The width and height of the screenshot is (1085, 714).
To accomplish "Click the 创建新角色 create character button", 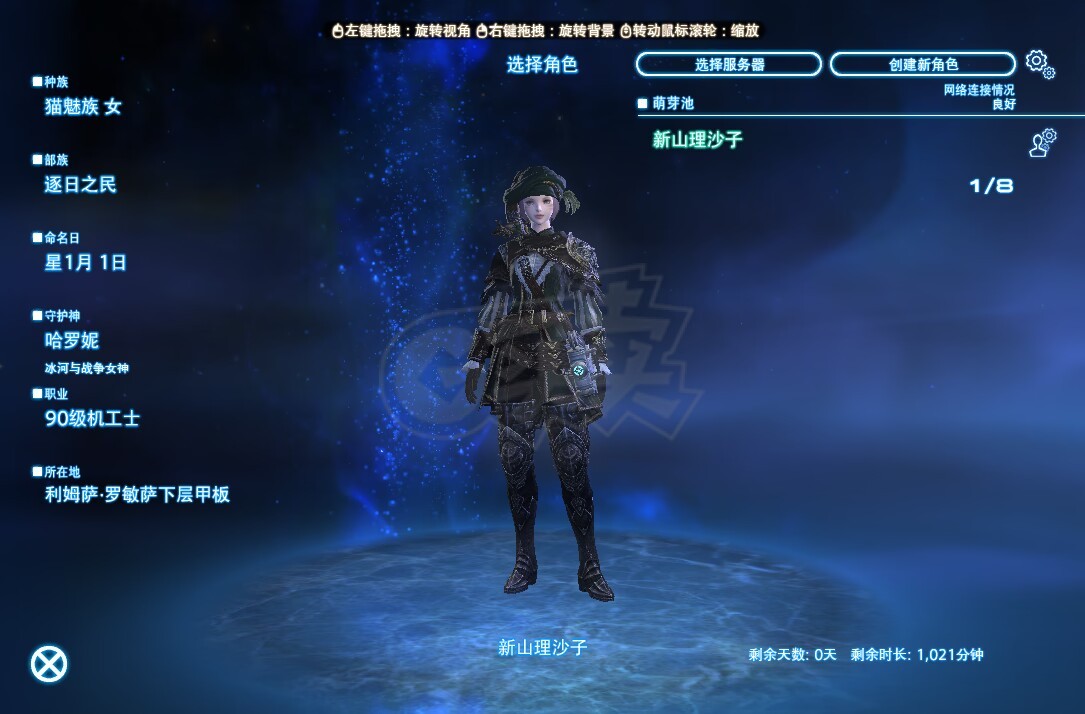I will tap(922, 64).
